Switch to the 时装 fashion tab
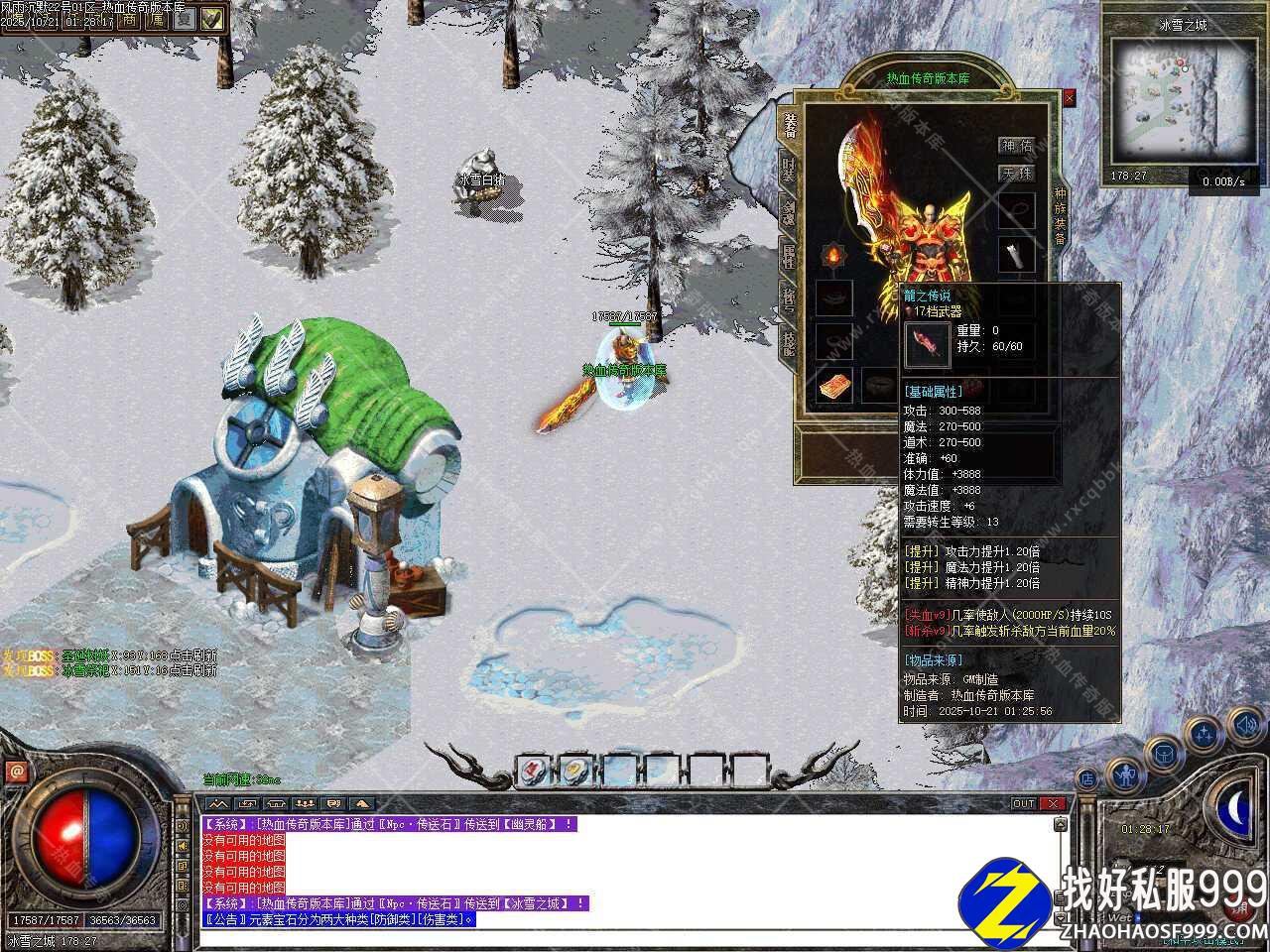The height and width of the screenshot is (952, 1270). (x=789, y=169)
